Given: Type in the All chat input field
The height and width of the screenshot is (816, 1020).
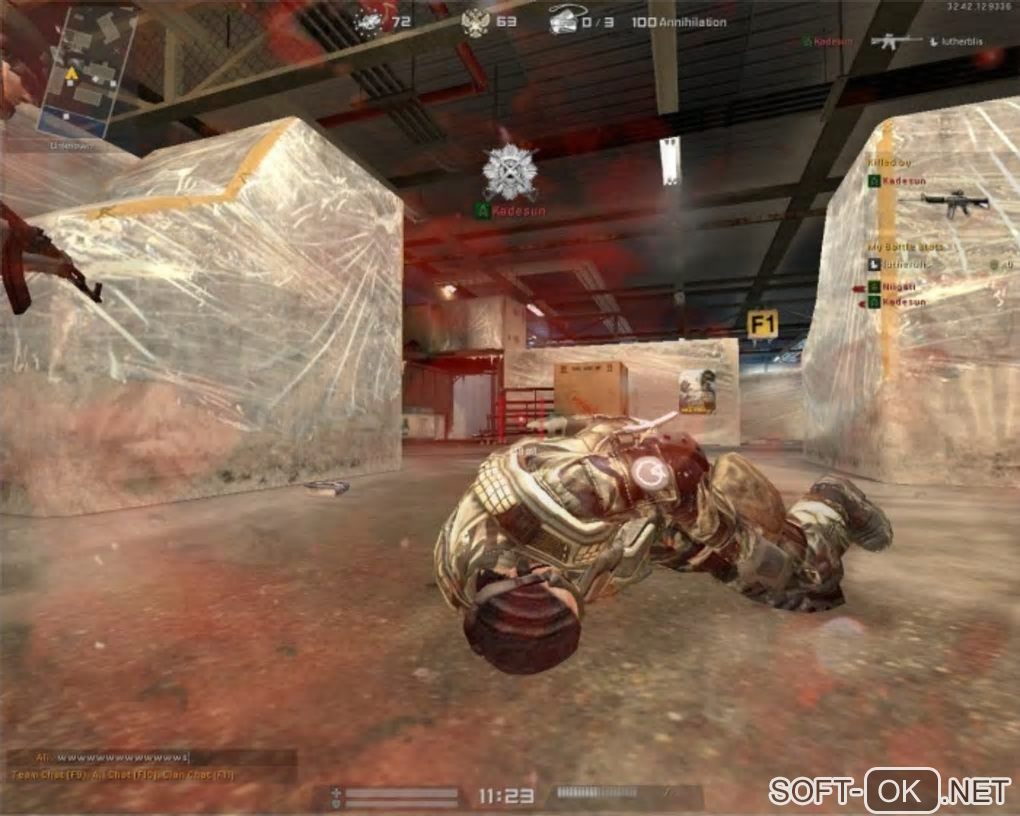Looking at the screenshot, I should click(x=120, y=757).
